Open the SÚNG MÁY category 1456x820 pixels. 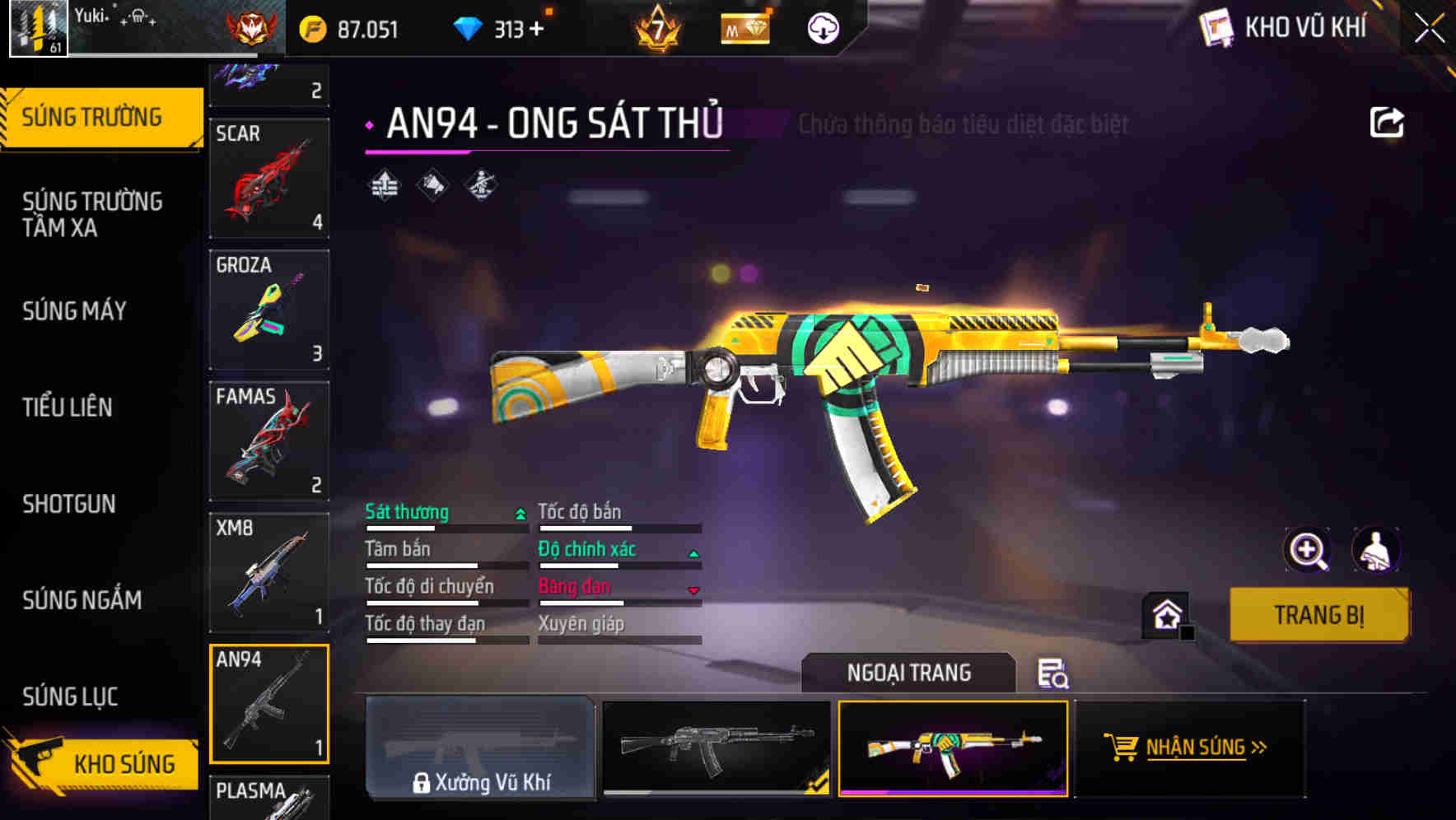(74, 310)
